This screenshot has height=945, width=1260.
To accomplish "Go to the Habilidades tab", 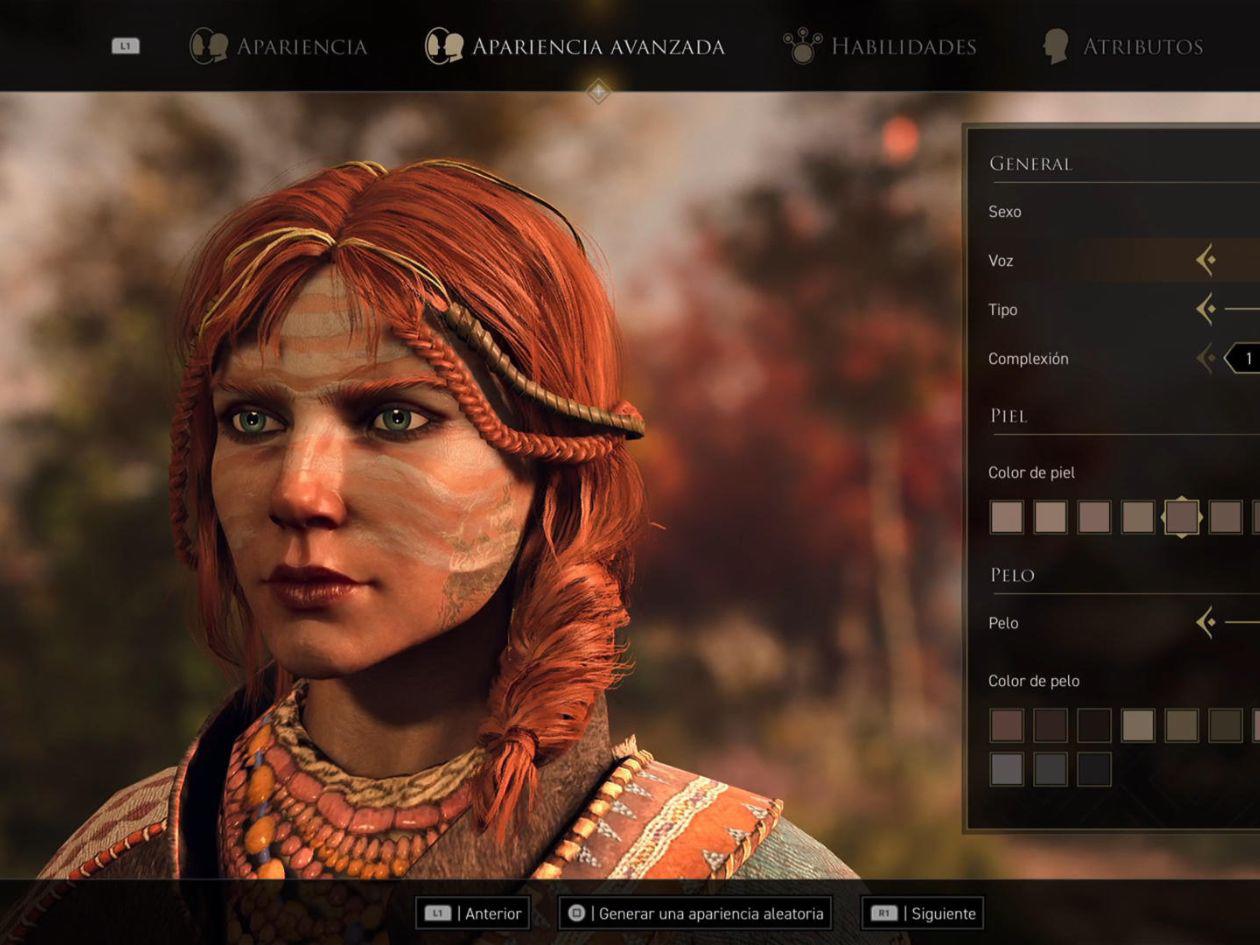I will coord(880,46).
